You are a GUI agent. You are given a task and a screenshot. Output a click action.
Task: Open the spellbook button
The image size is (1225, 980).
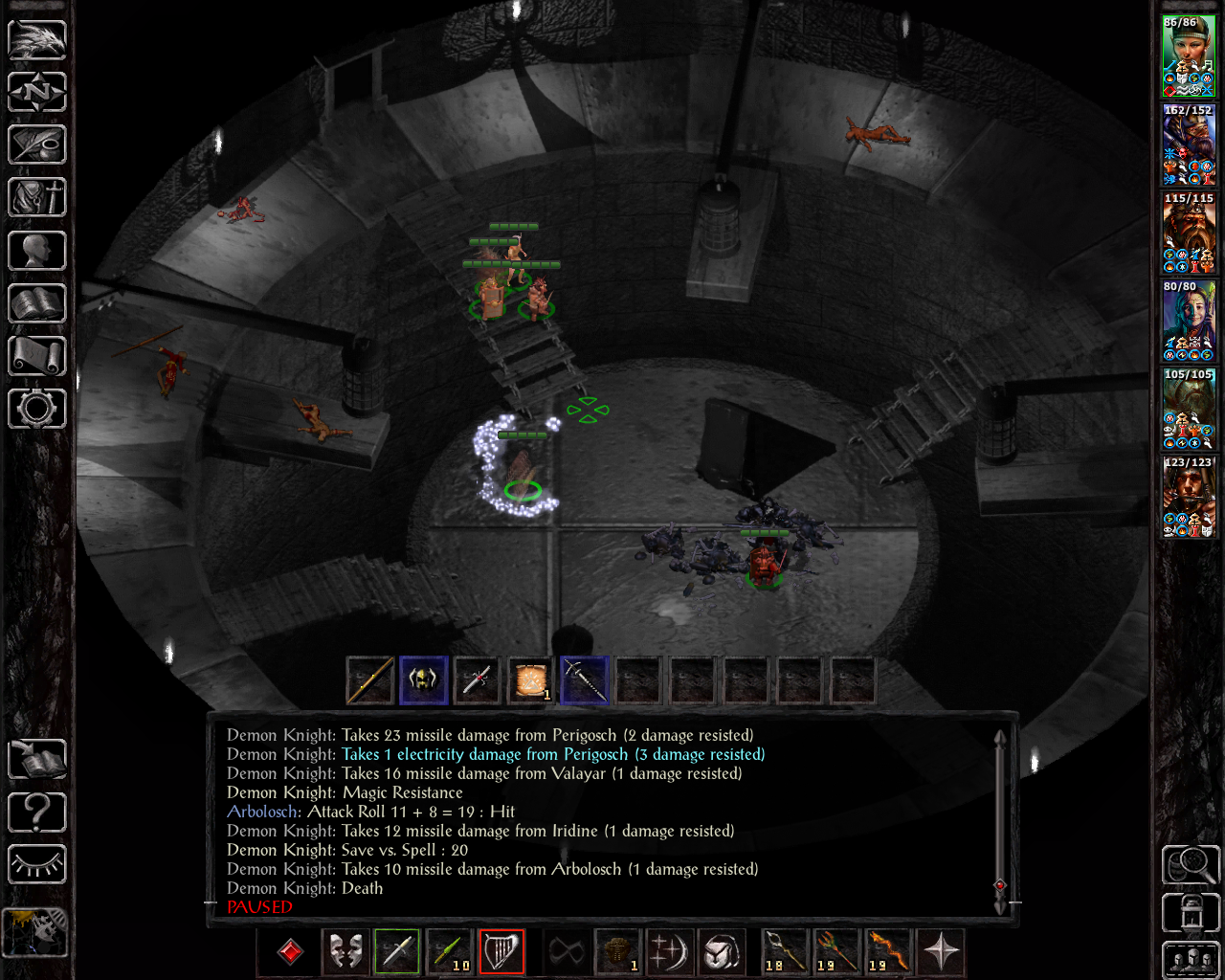tap(37, 303)
